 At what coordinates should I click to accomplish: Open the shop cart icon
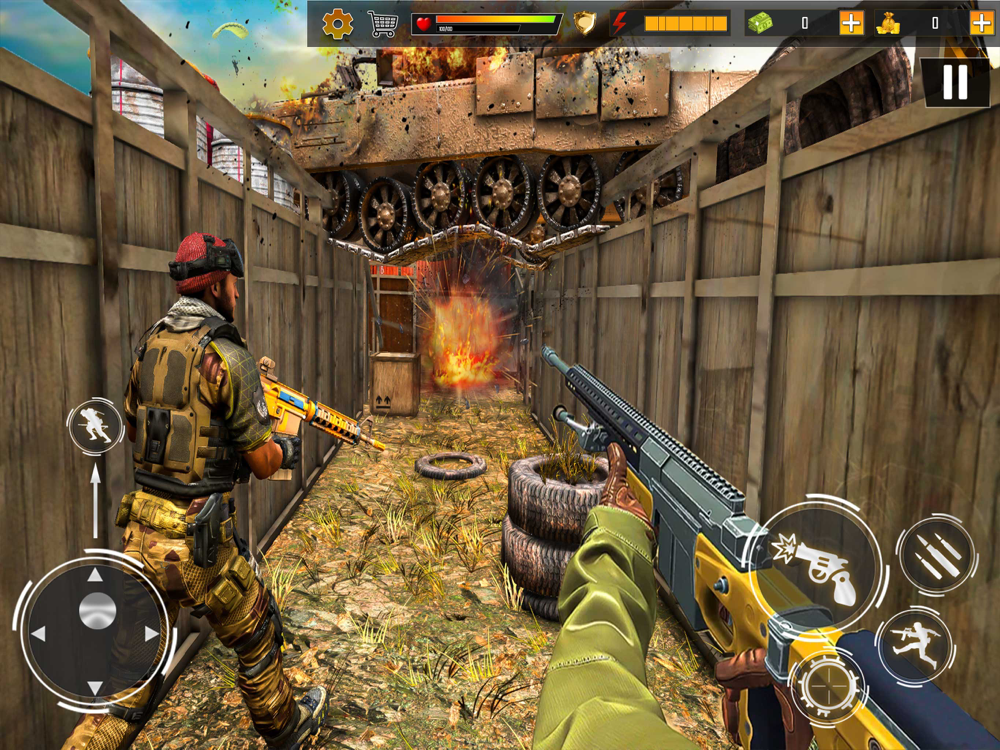[382, 24]
